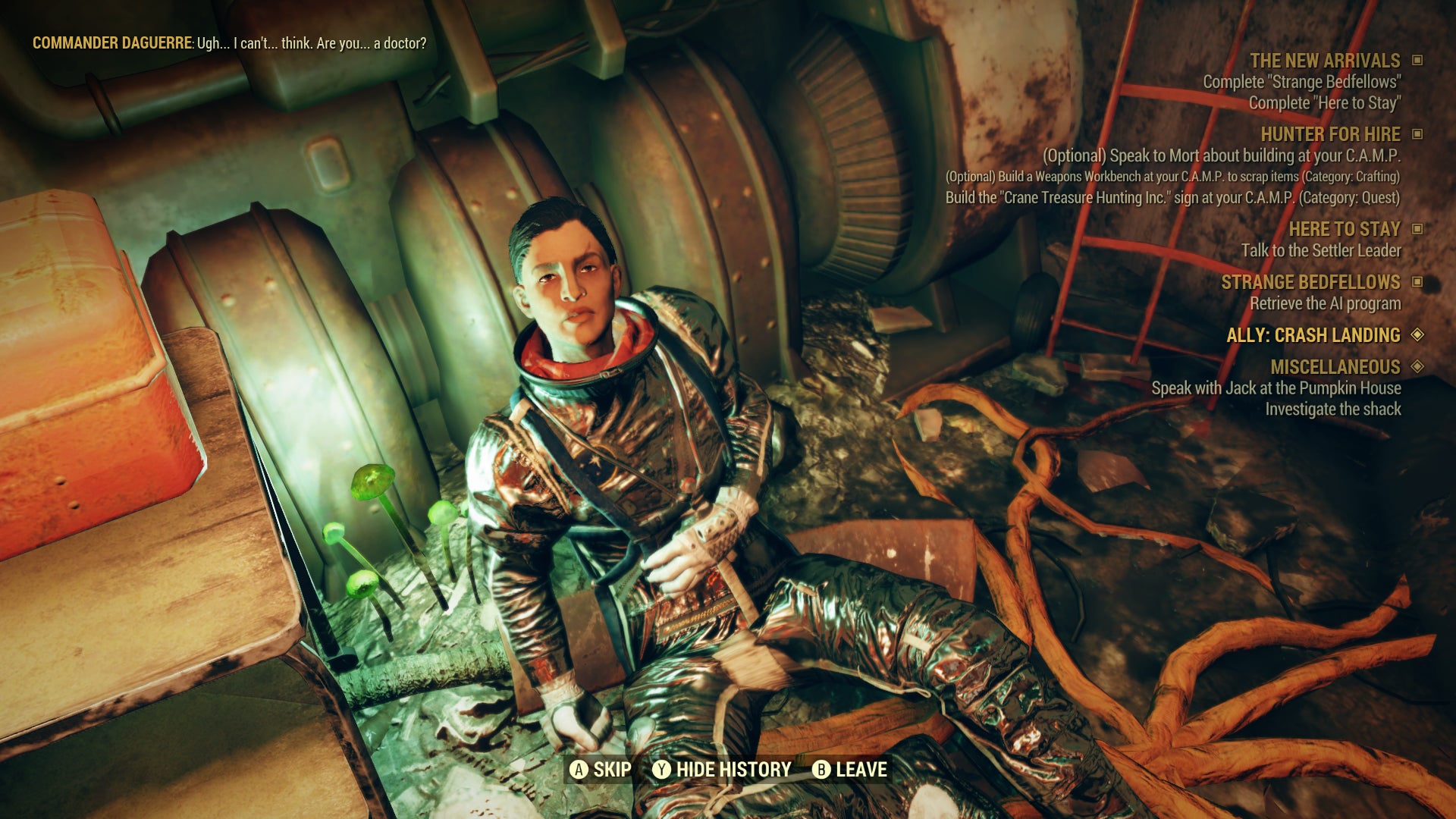Click Commander Daguerre's dialogue text
Viewport: 1456px width, 819px height.
(x=227, y=44)
